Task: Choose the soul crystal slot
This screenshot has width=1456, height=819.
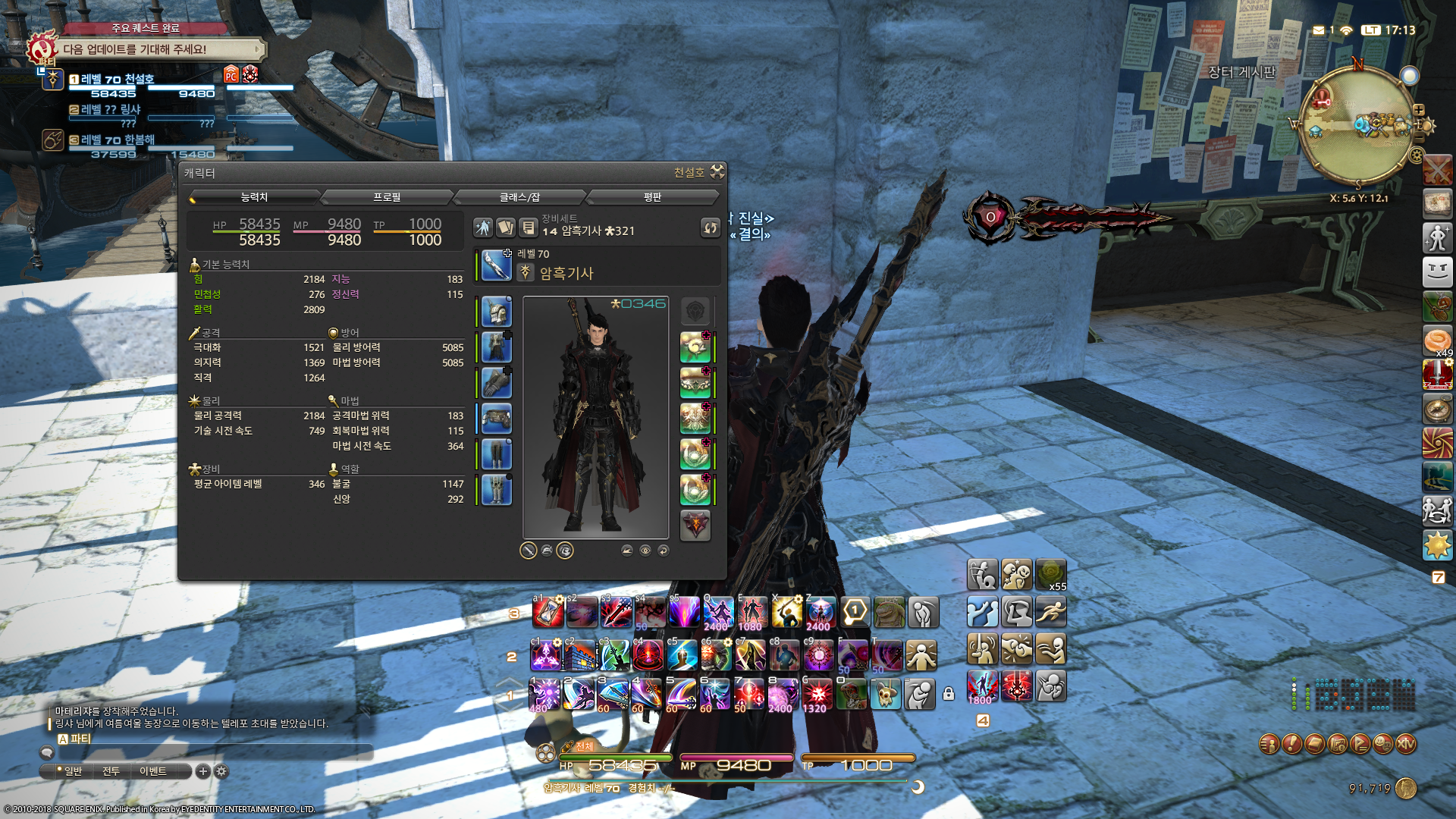Action: click(695, 525)
